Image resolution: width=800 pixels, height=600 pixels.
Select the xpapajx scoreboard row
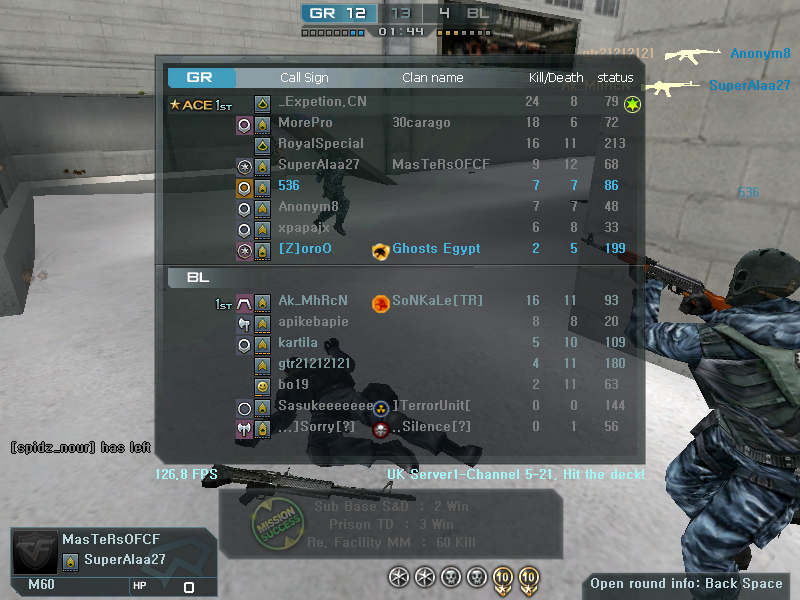(x=303, y=228)
